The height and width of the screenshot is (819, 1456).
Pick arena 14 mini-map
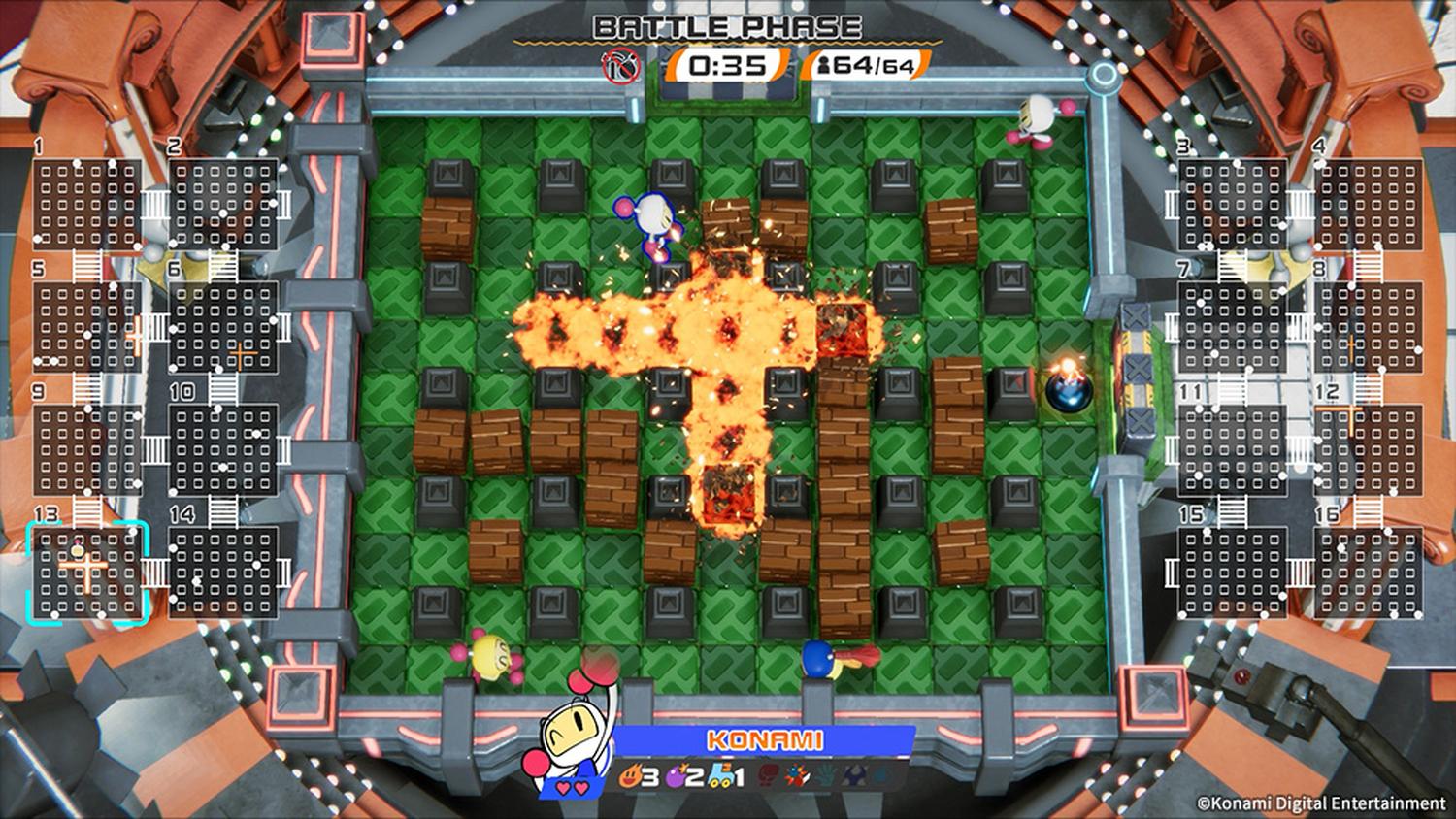click(x=222, y=573)
